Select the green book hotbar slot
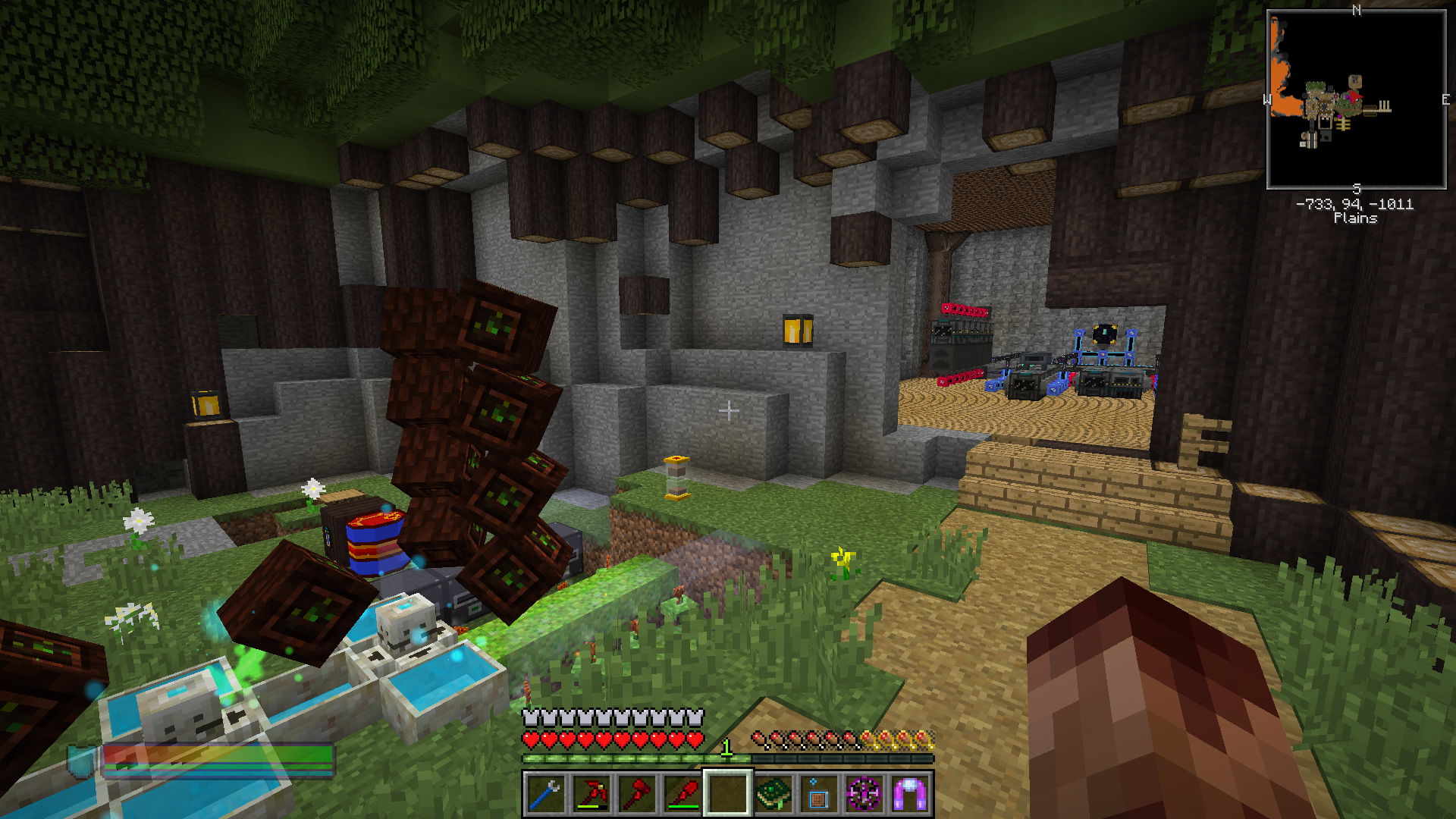Image resolution: width=1456 pixels, height=819 pixels. pyautogui.click(x=773, y=794)
